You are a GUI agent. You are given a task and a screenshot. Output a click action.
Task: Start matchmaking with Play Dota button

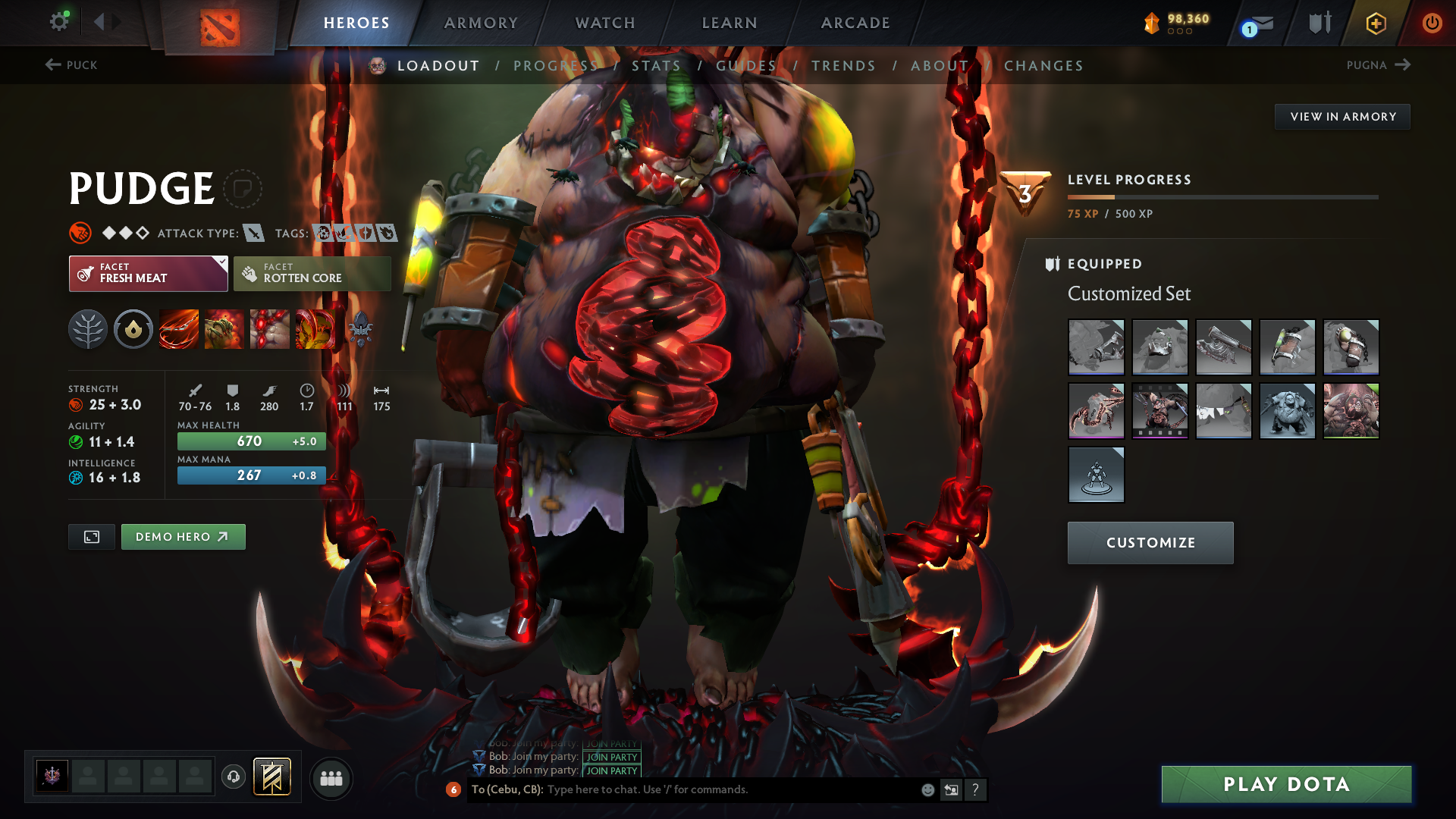[x=1286, y=784]
